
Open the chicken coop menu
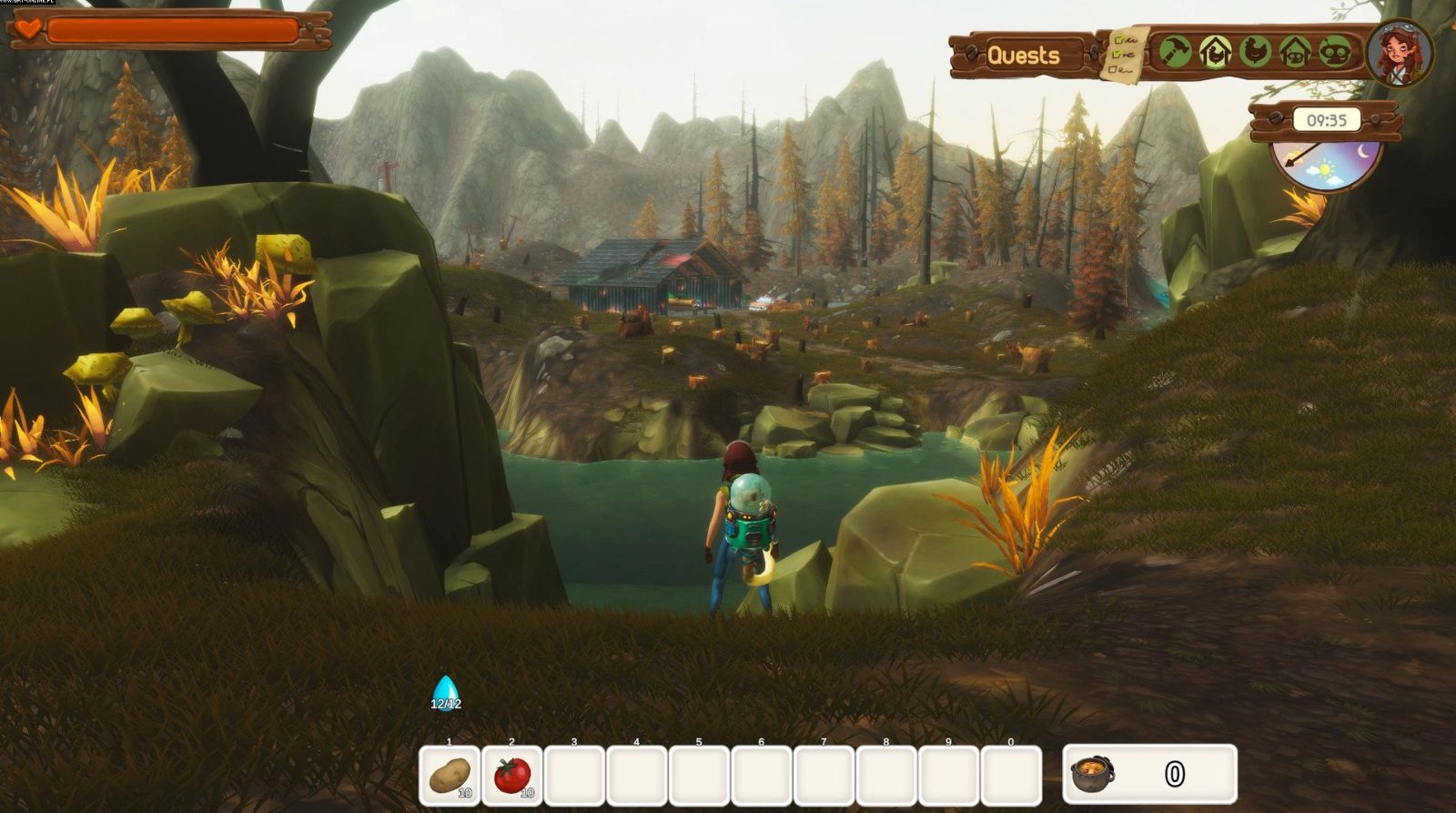point(1215,52)
